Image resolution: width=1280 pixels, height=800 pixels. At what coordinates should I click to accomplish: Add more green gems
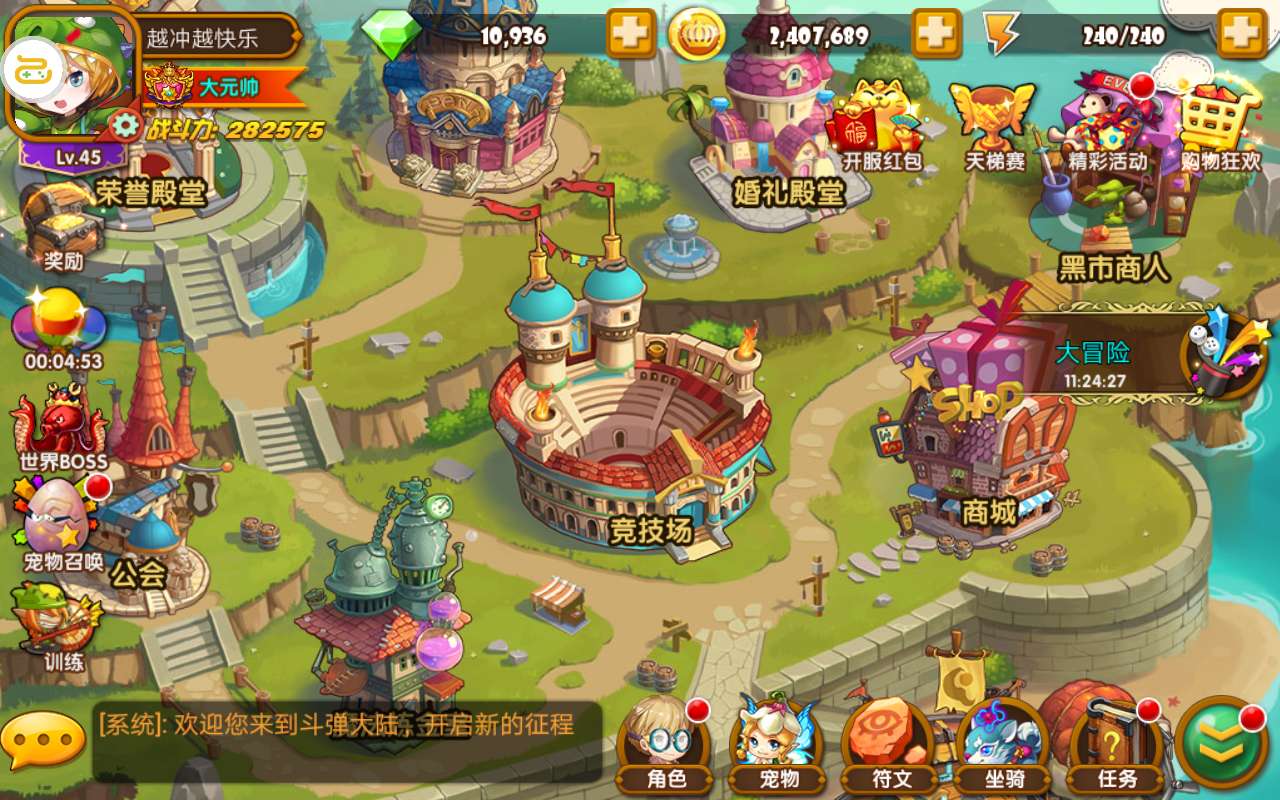[x=630, y=35]
